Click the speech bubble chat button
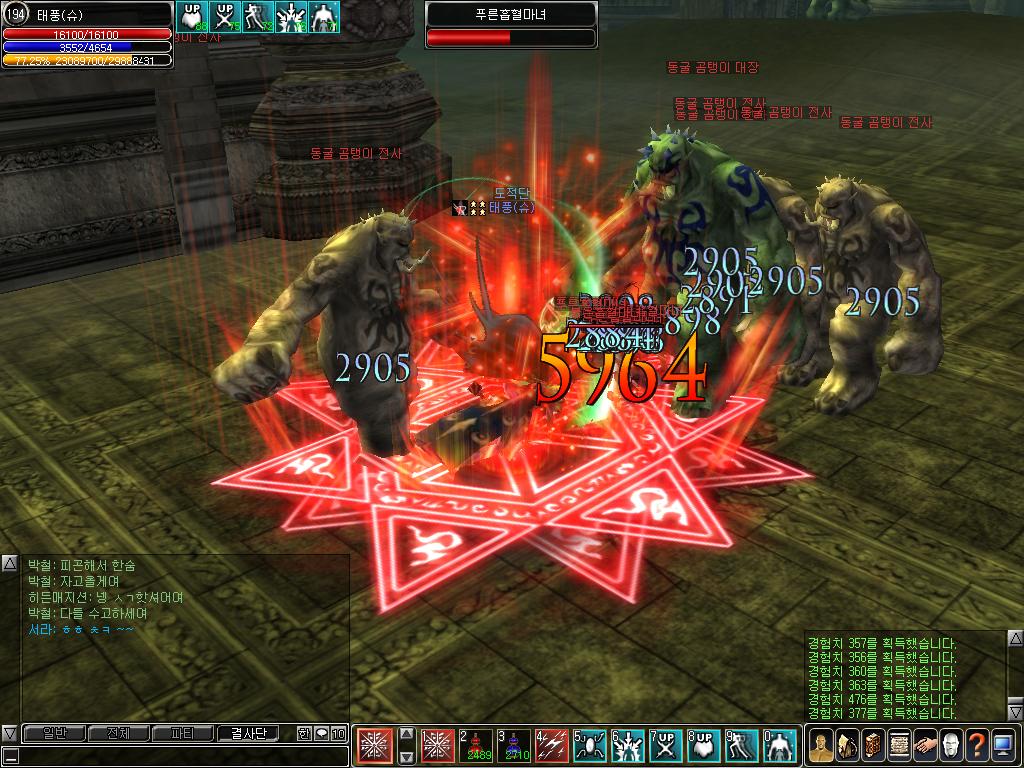The height and width of the screenshot is (768, 1024). coord(321,734)
